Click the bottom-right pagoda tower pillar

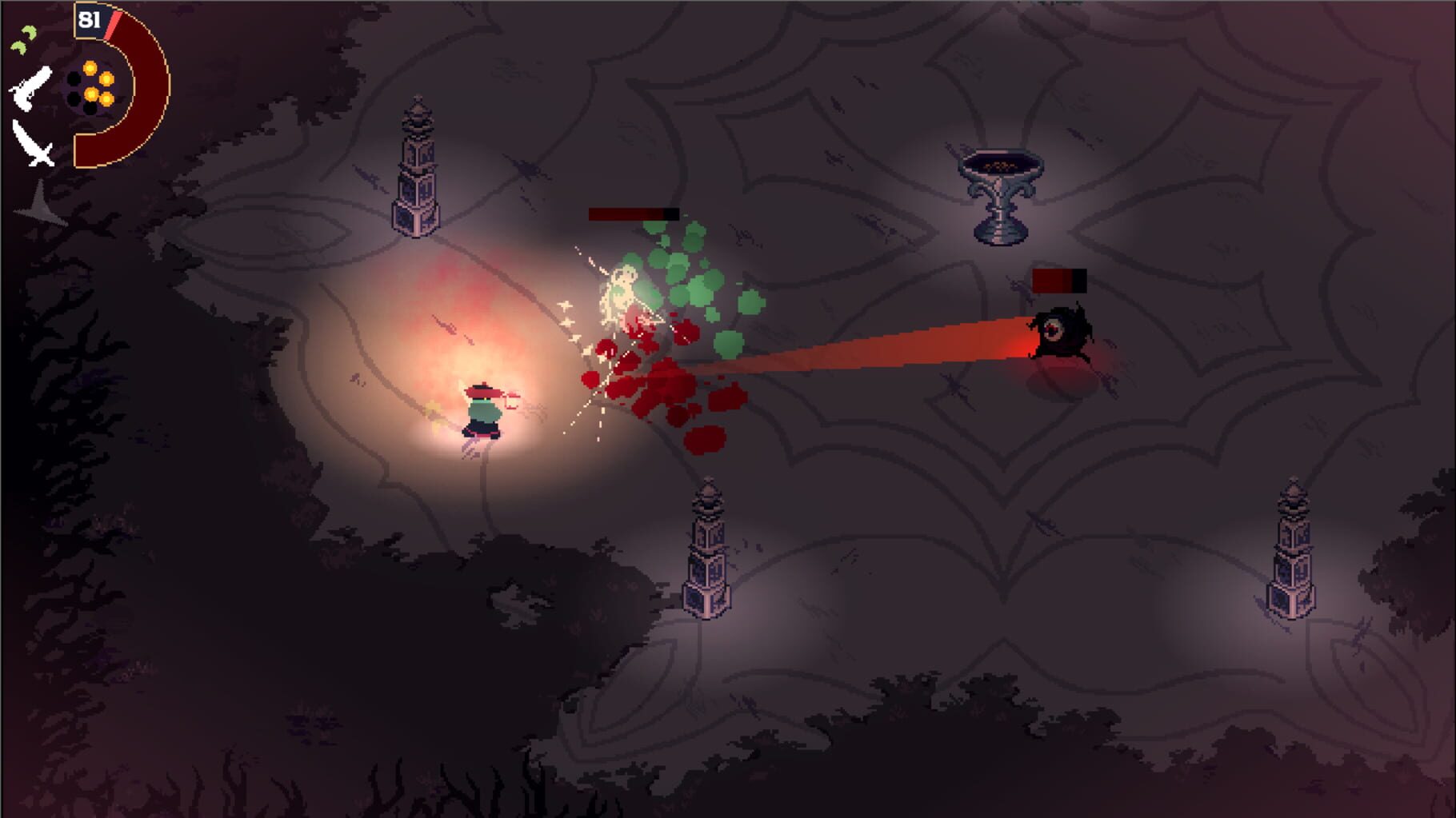pos(1292,552)
